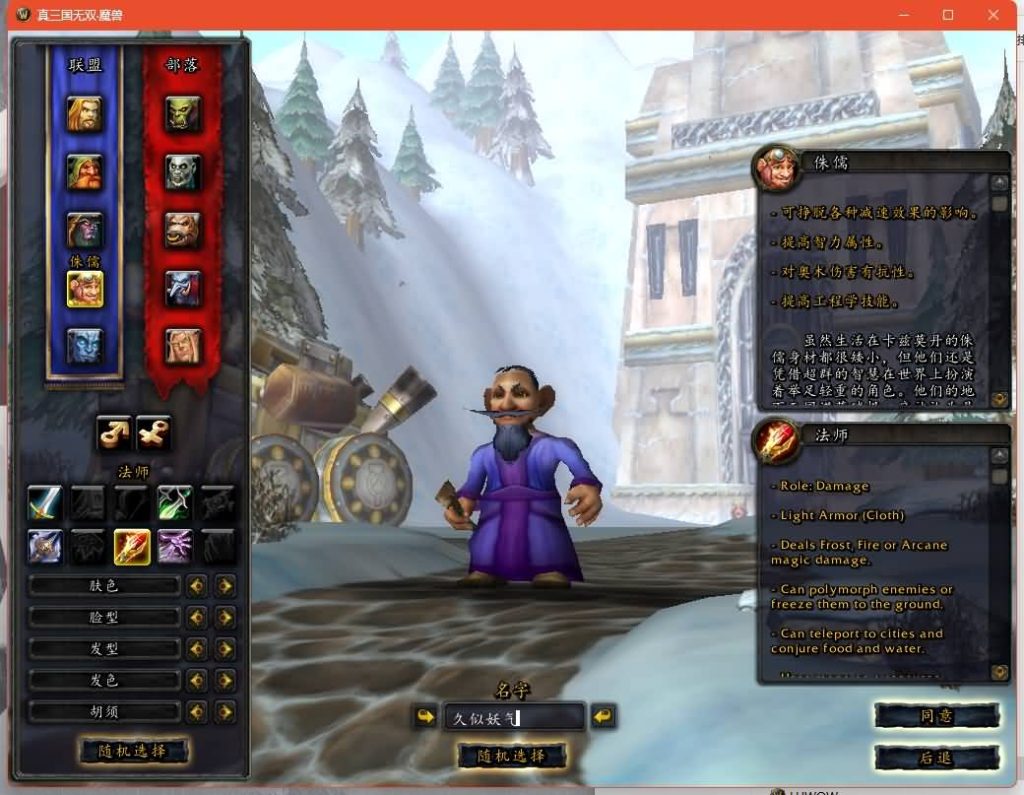Choose the Orc race portrait
1024x795 pixels.
pyautogui.click(x=183, y=114)
